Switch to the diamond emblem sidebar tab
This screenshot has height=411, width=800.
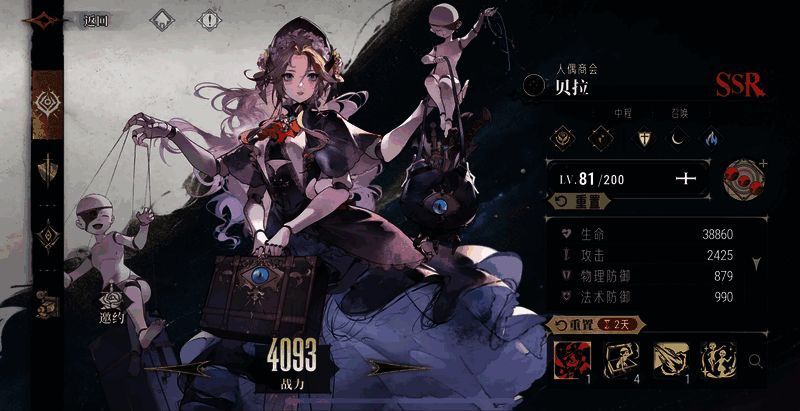pos(46,237)
